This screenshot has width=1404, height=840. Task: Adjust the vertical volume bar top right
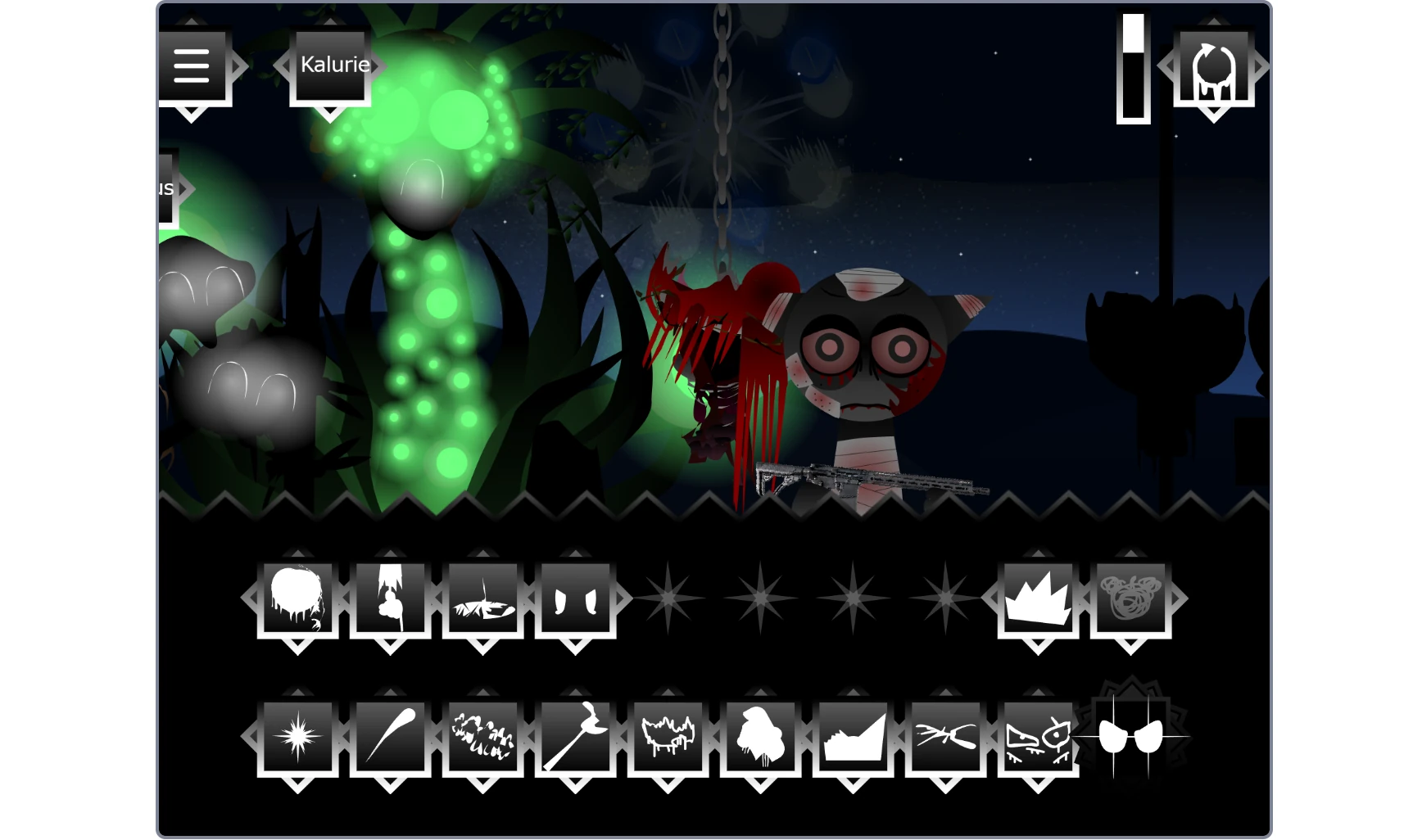(x=1134, y=70)
